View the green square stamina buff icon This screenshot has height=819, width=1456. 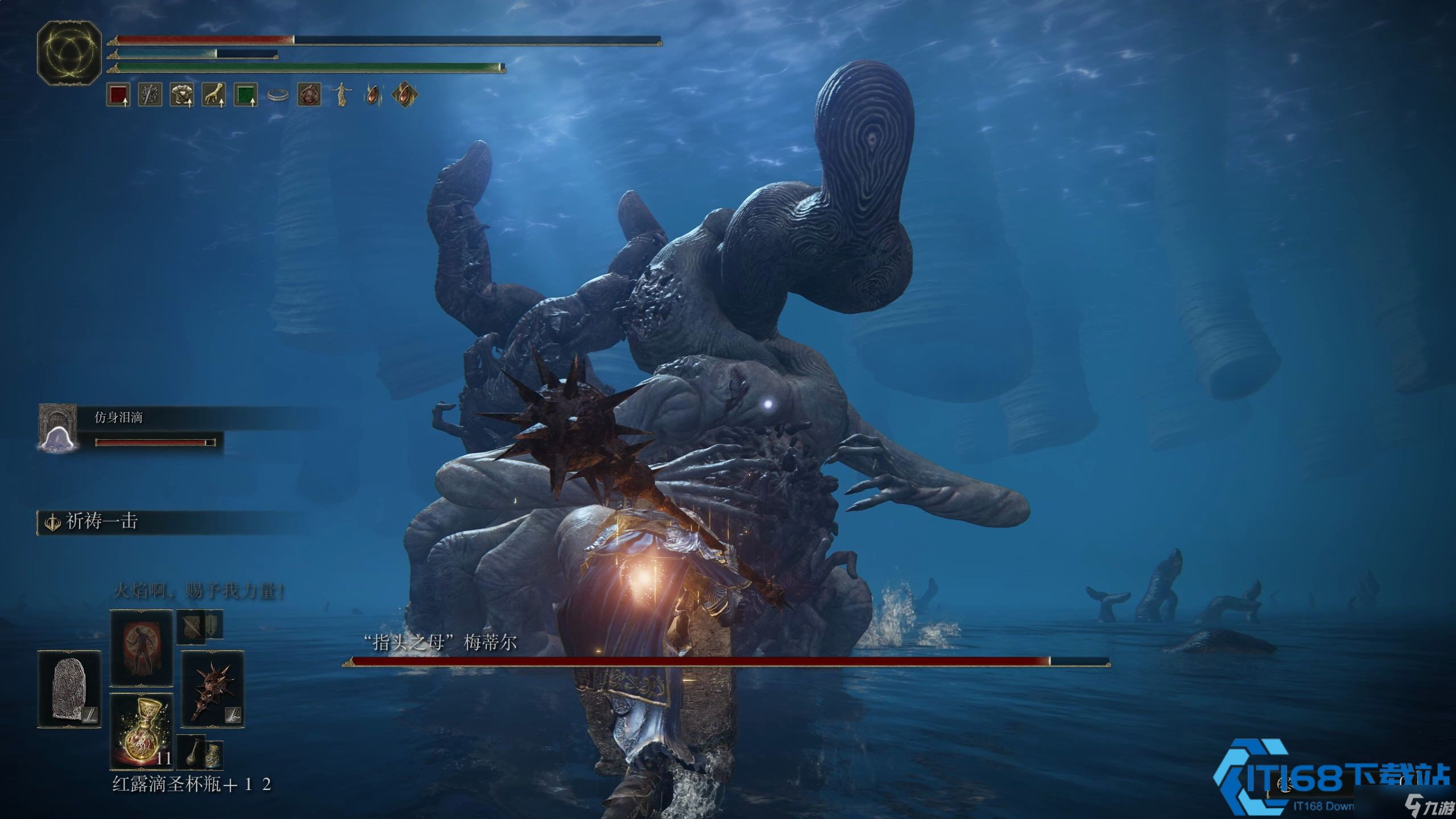[x=246, y=95]
